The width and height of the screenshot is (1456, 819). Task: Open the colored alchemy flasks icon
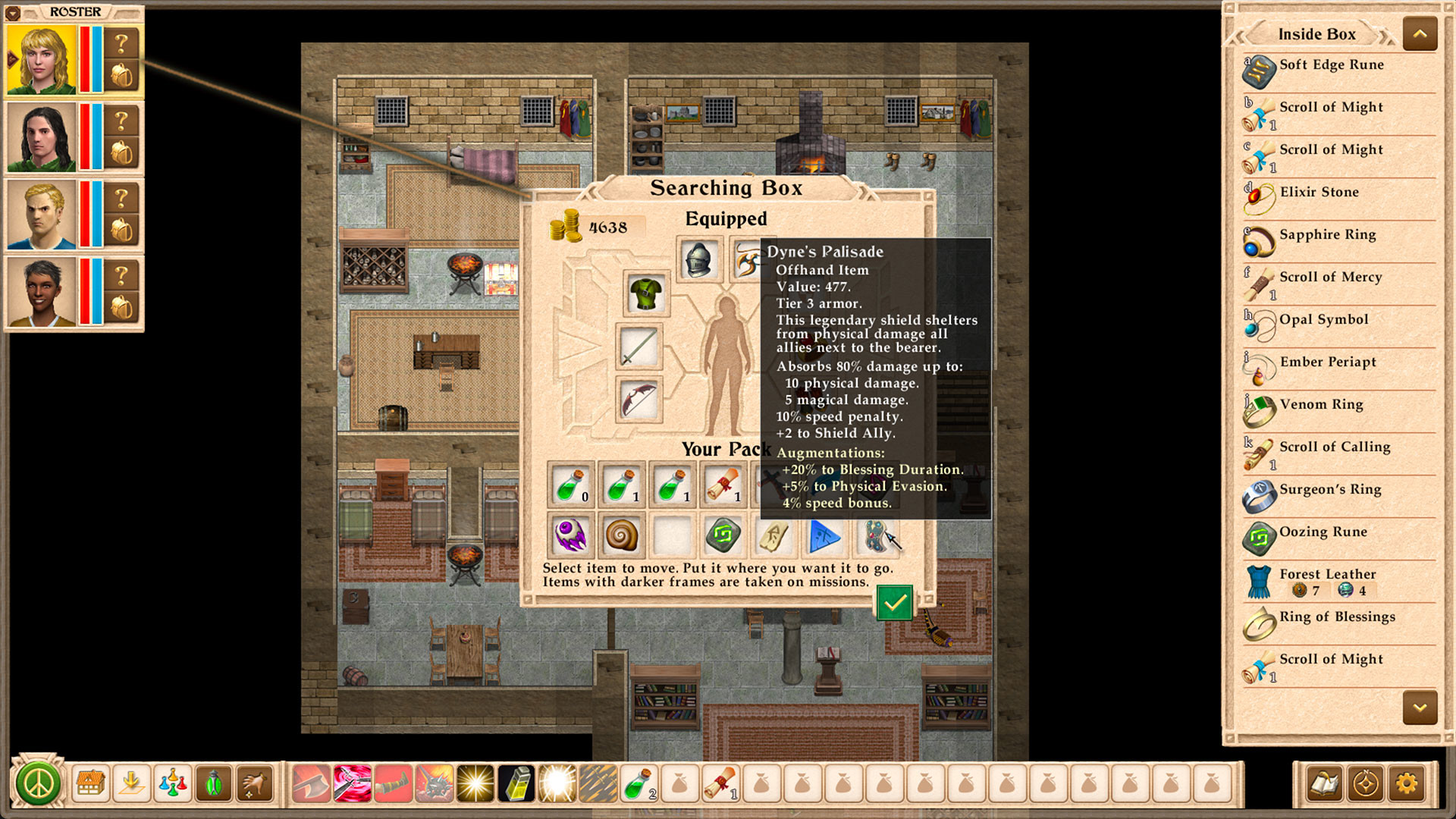(x=172, y=782)
